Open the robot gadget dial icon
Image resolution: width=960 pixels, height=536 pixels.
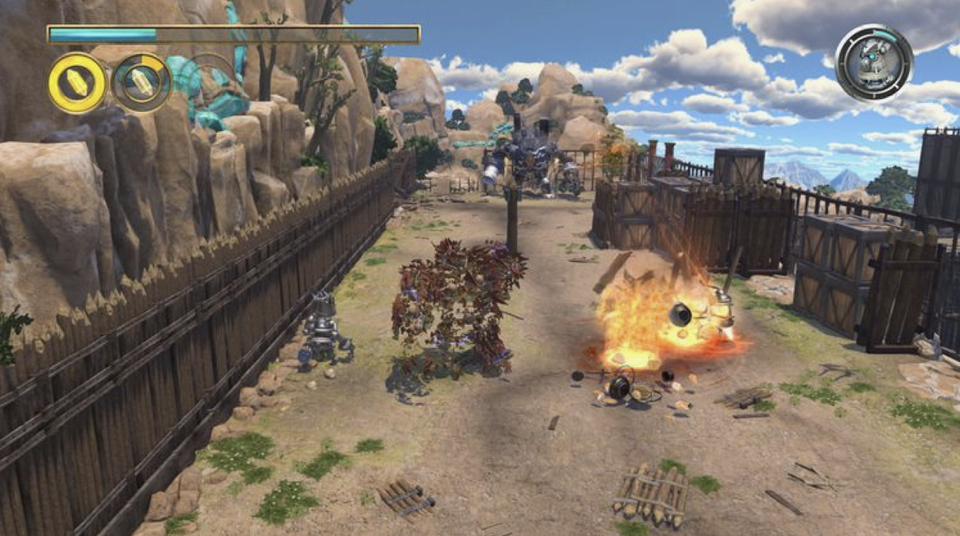click(874, 63)
